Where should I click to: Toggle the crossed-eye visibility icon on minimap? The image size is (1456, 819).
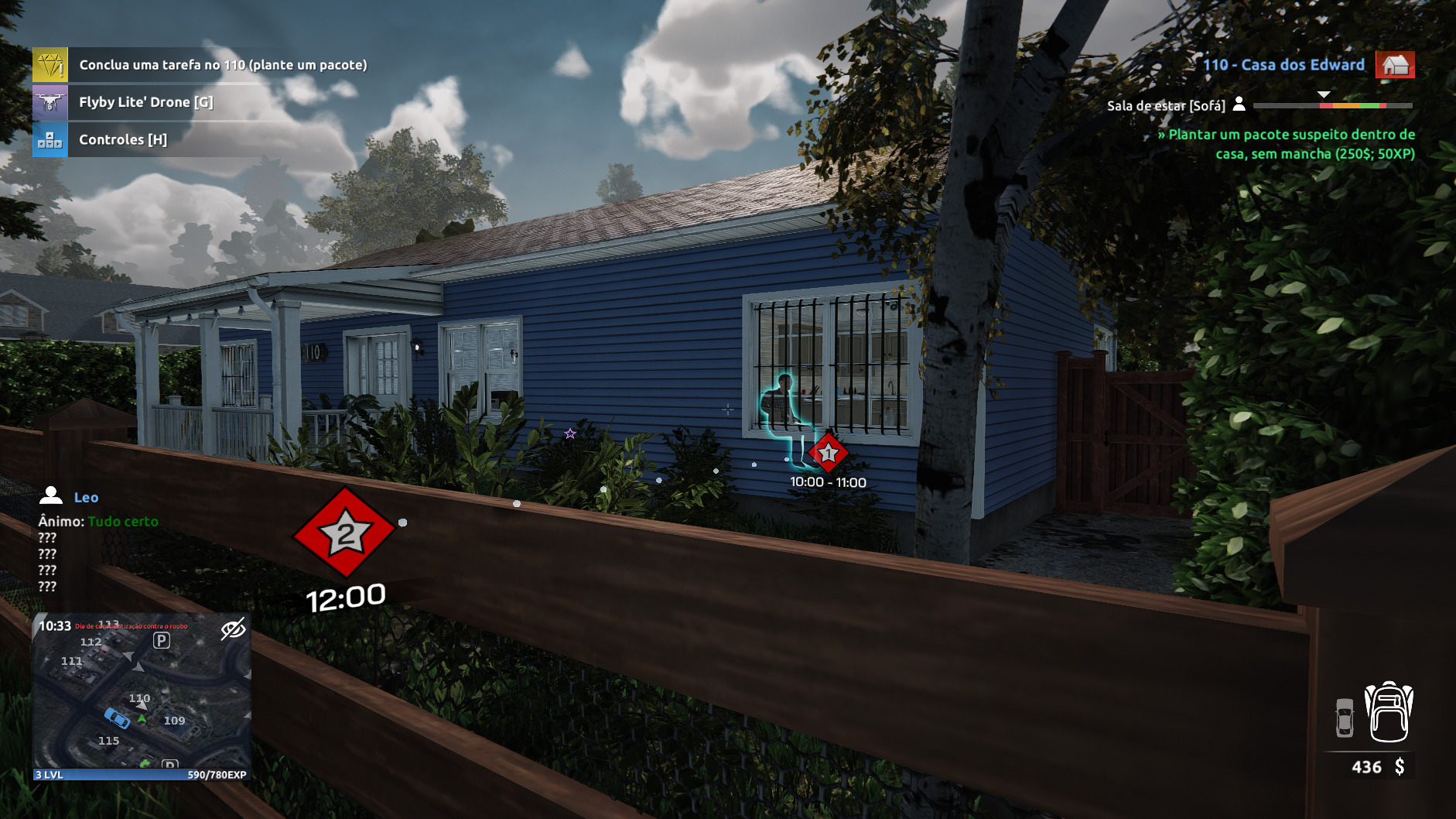coord(233,629)
